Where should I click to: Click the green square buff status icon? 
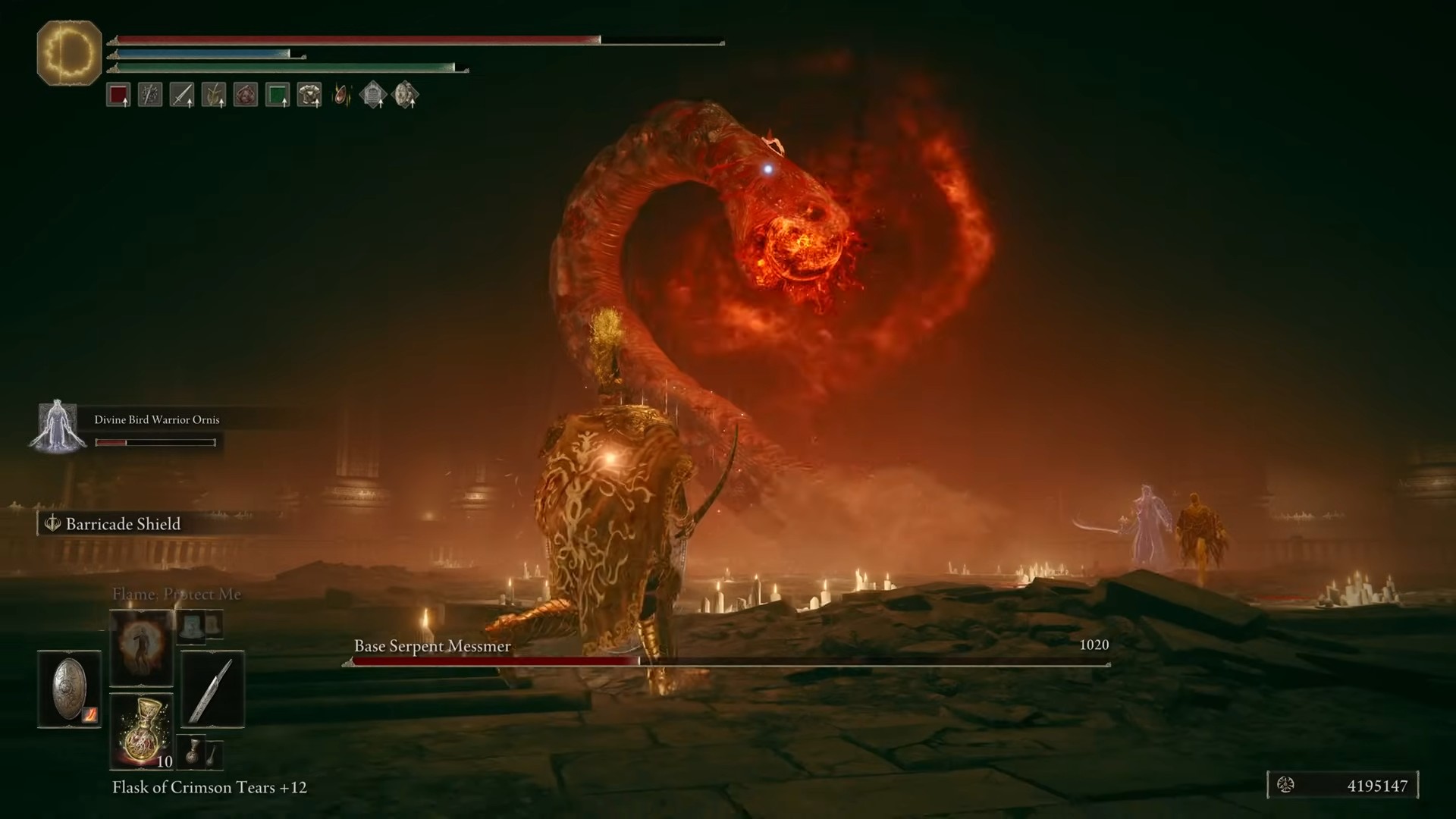tap(278, 96)
